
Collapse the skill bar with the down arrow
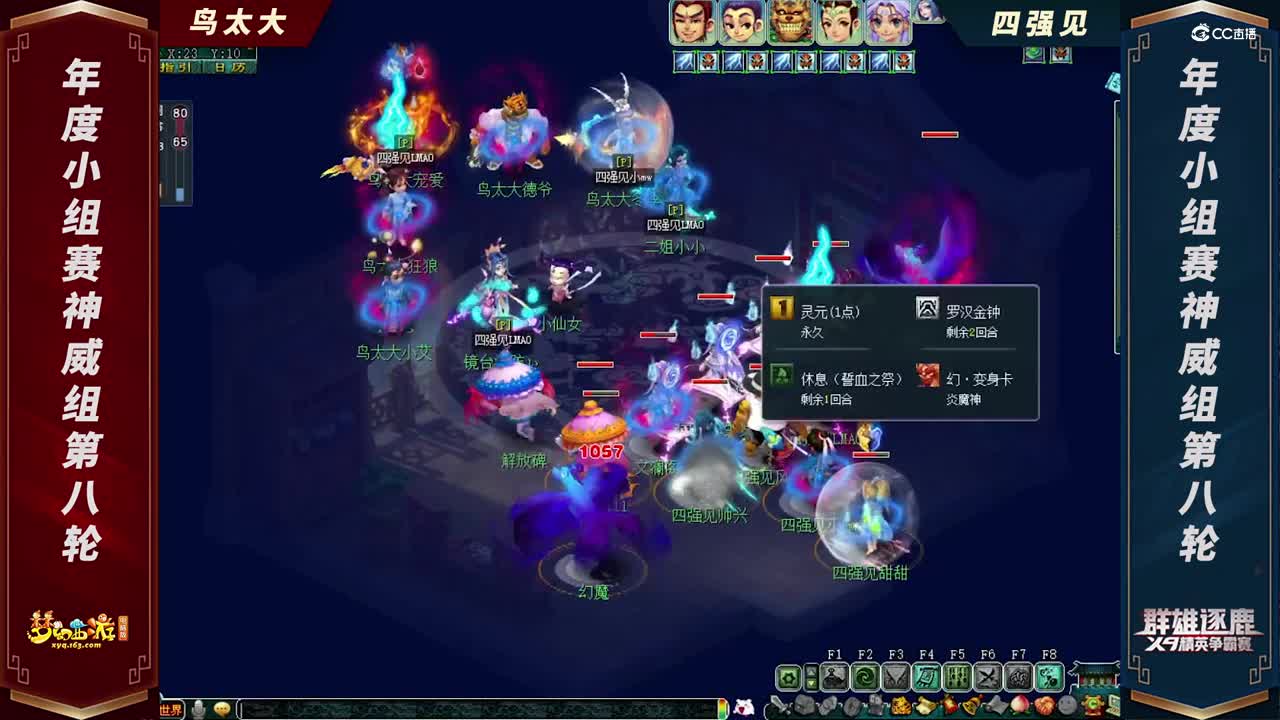(812, 684)
